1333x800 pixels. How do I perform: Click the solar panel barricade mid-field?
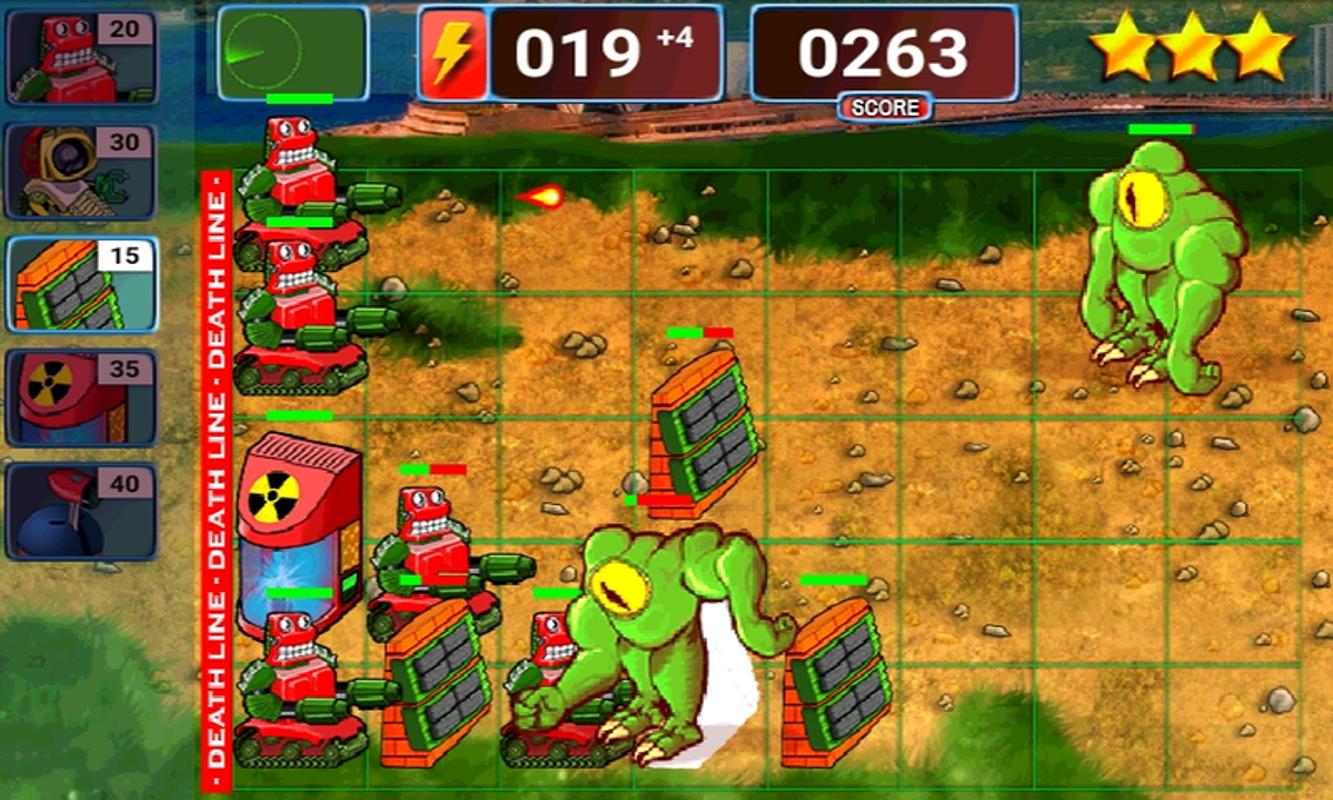pos(705,430)
